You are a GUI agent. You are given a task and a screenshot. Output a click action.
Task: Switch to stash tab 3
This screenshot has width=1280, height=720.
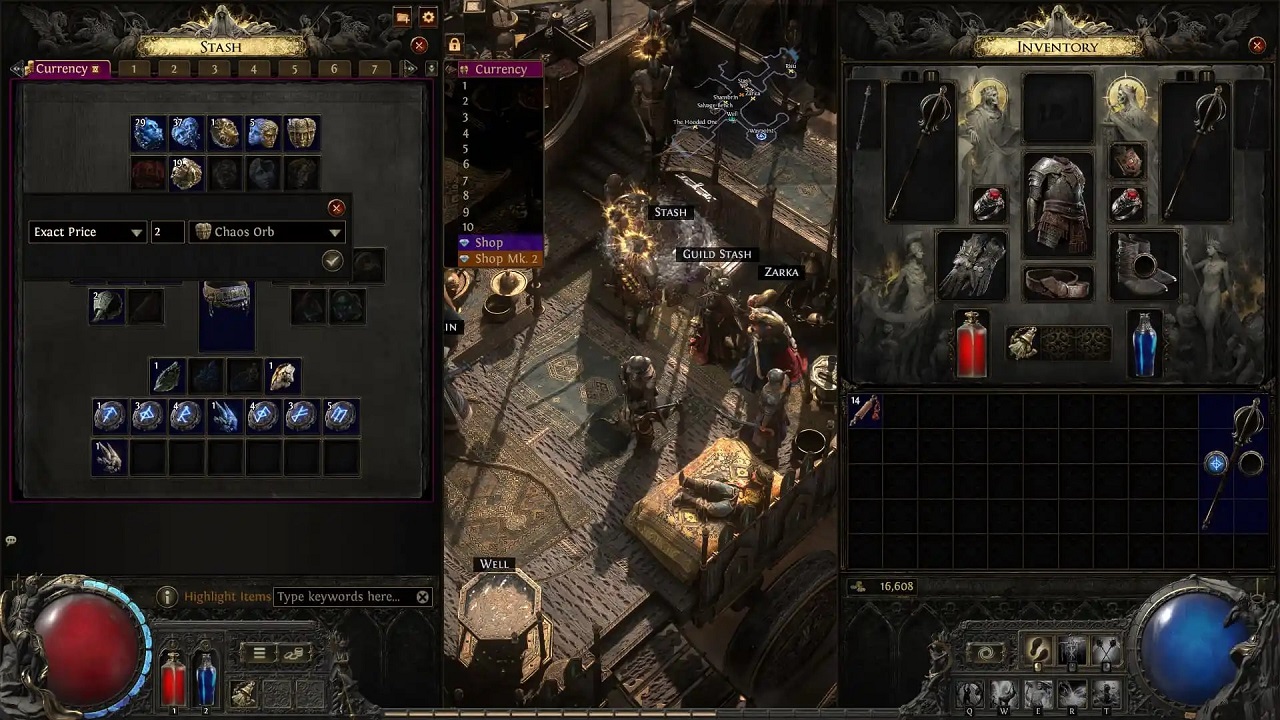pos(213,68)
